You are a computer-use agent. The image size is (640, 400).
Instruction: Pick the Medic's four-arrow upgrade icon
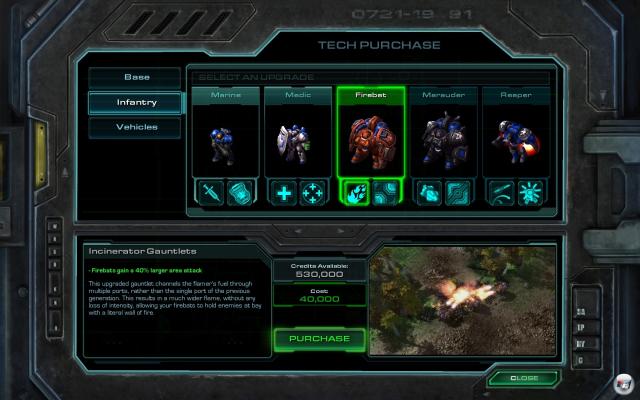[313, 193]
